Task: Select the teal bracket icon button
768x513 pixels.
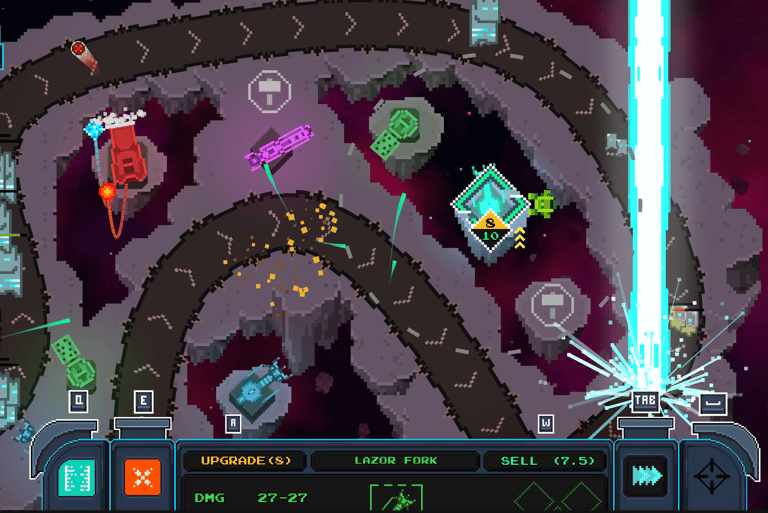Action: 77,477
